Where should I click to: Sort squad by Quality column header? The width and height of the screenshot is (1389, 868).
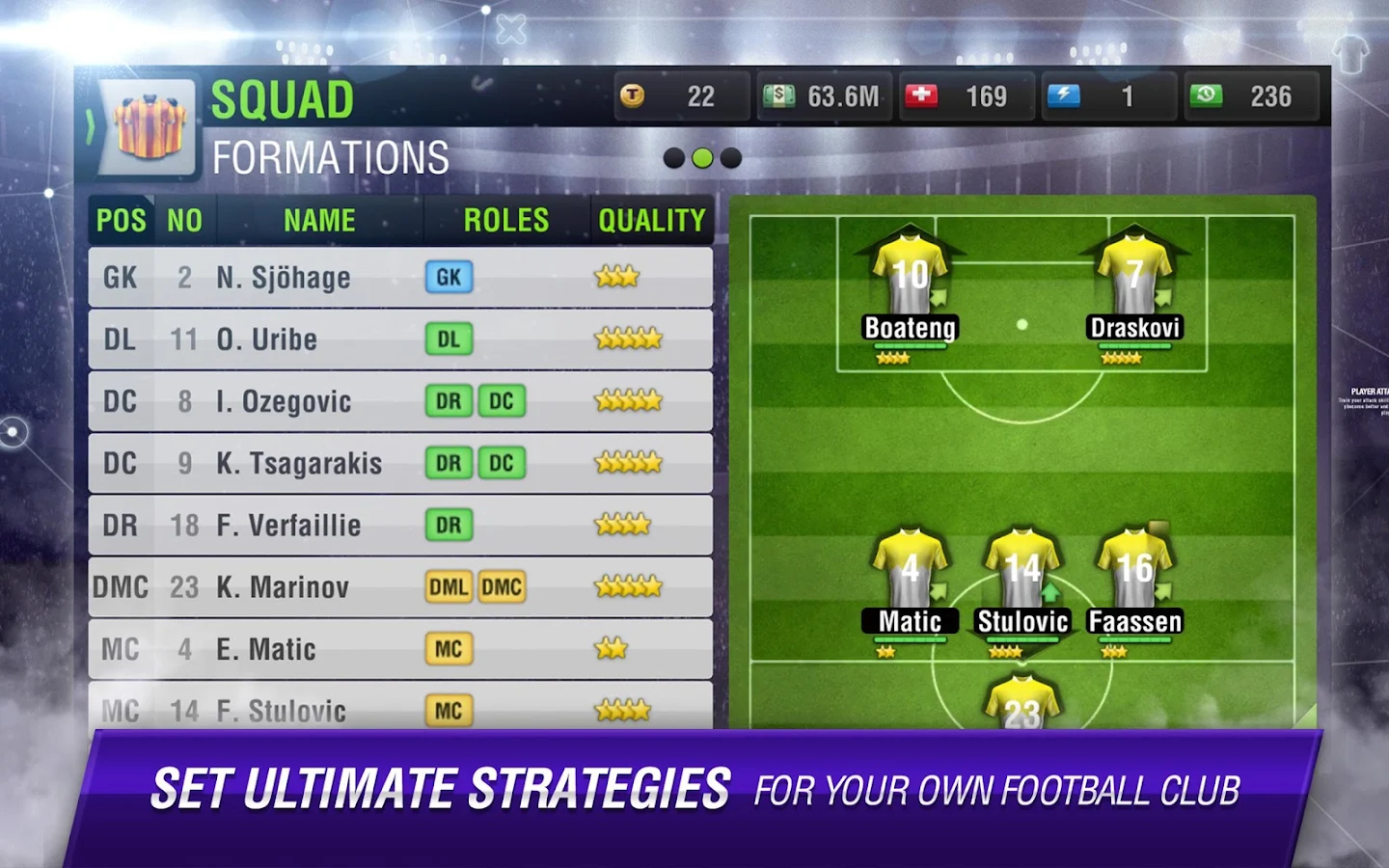(x=652, y=221)
